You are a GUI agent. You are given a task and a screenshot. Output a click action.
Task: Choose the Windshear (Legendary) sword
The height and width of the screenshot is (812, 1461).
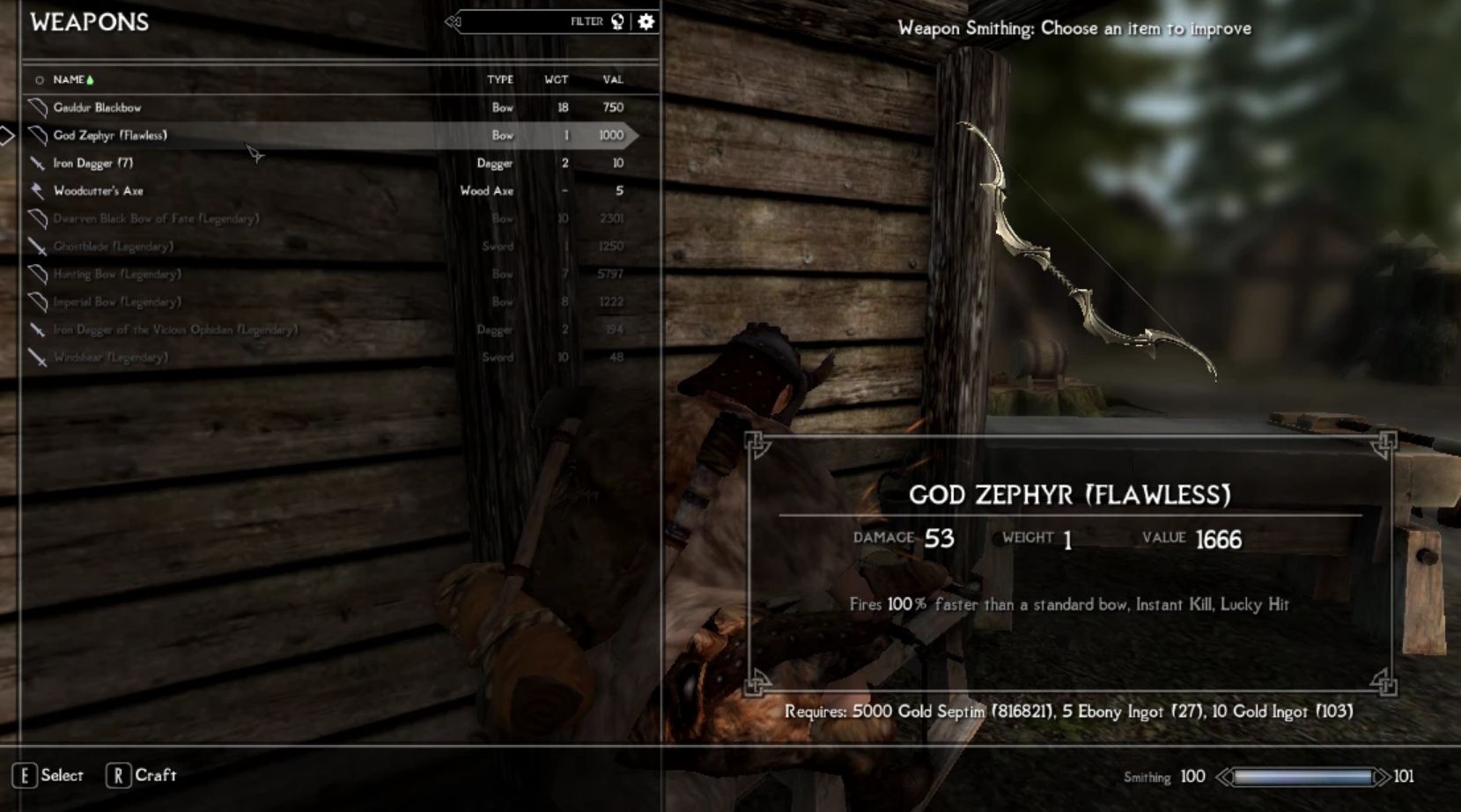point(110,358)
